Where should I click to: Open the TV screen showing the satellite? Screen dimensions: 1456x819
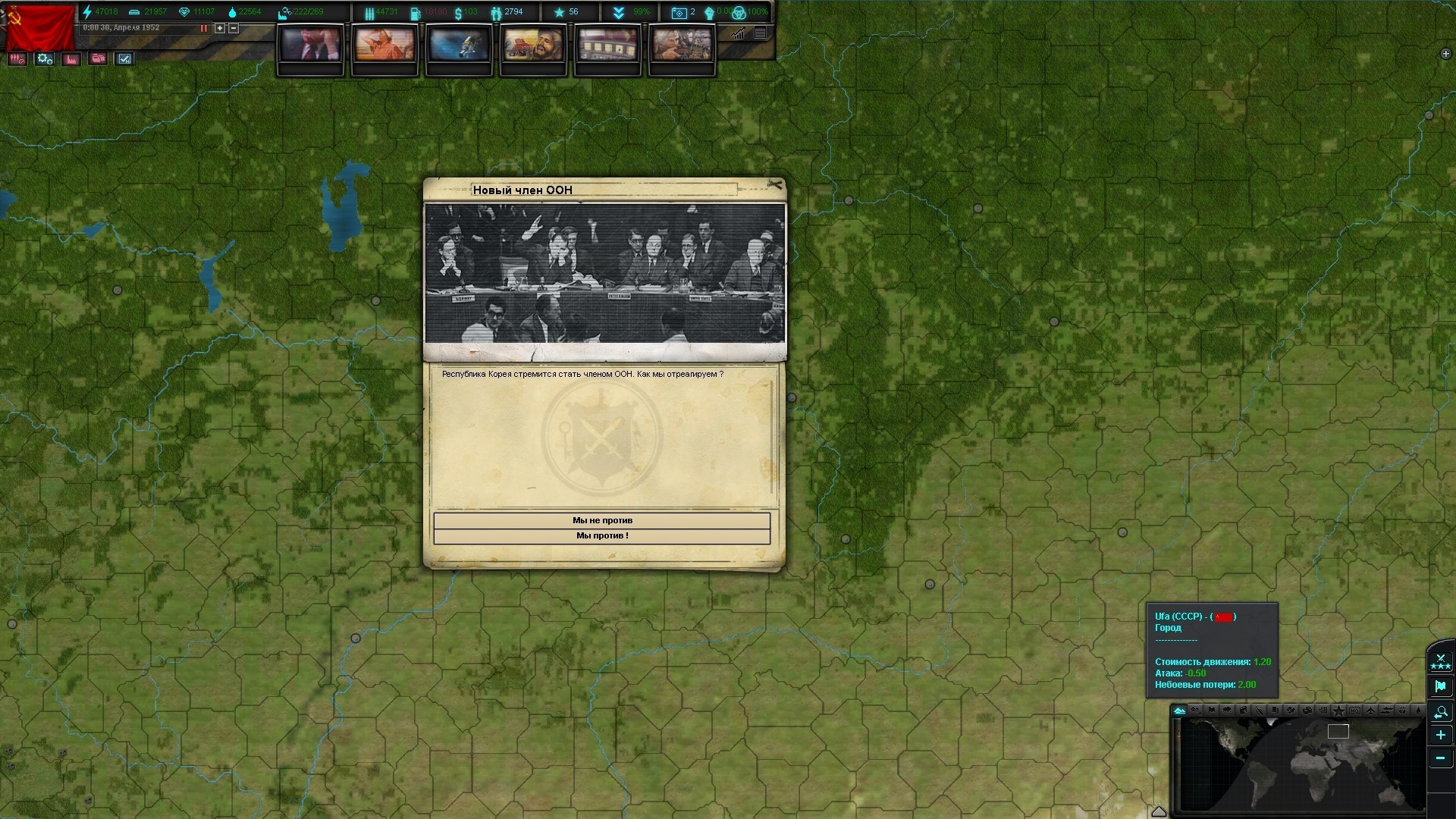[x=459, y=45]
